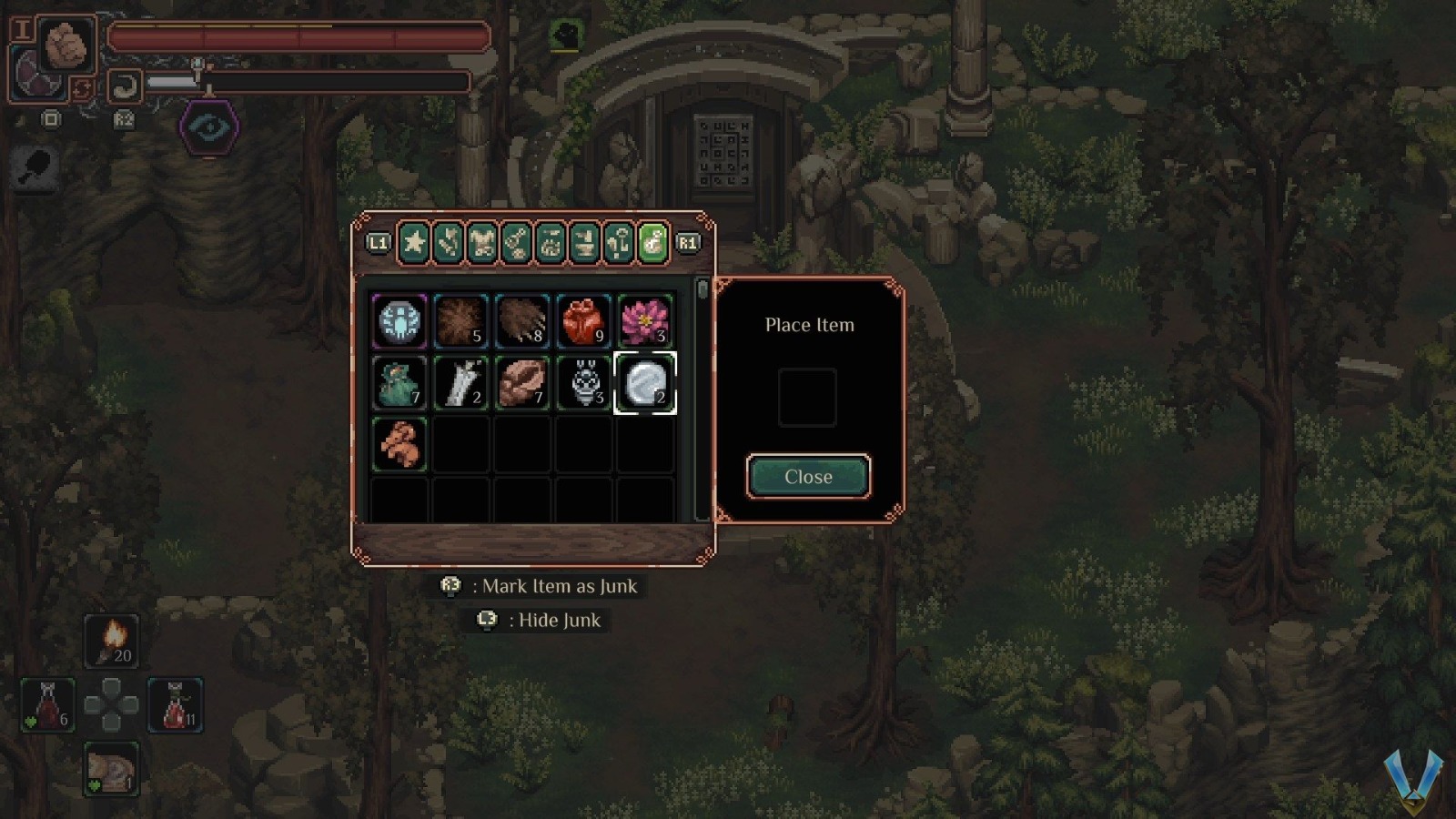The height and width of the screenshot is (819, 1456).
Task: Select the green pouch item
Action: coord(399,383)
